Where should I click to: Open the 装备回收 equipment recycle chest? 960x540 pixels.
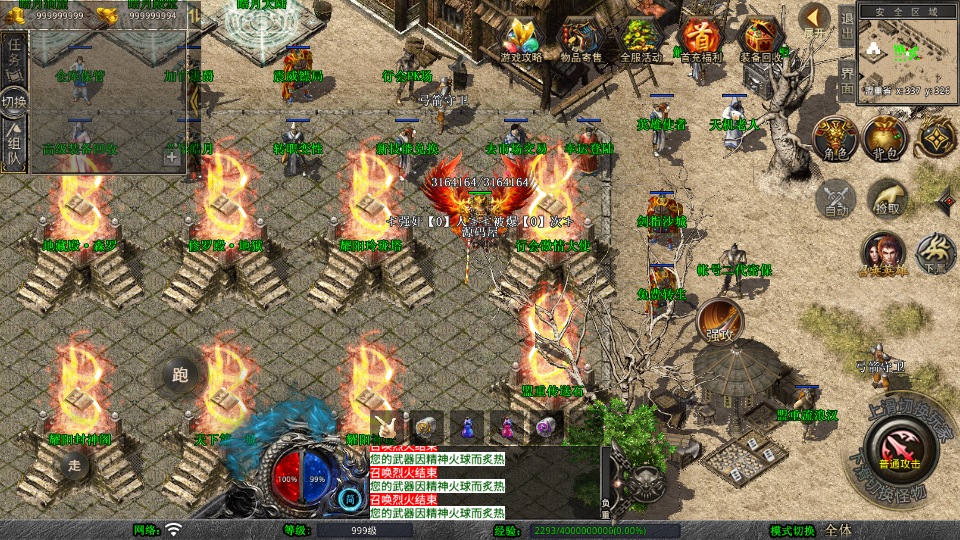pyautogui.click(x=762, y=41)
